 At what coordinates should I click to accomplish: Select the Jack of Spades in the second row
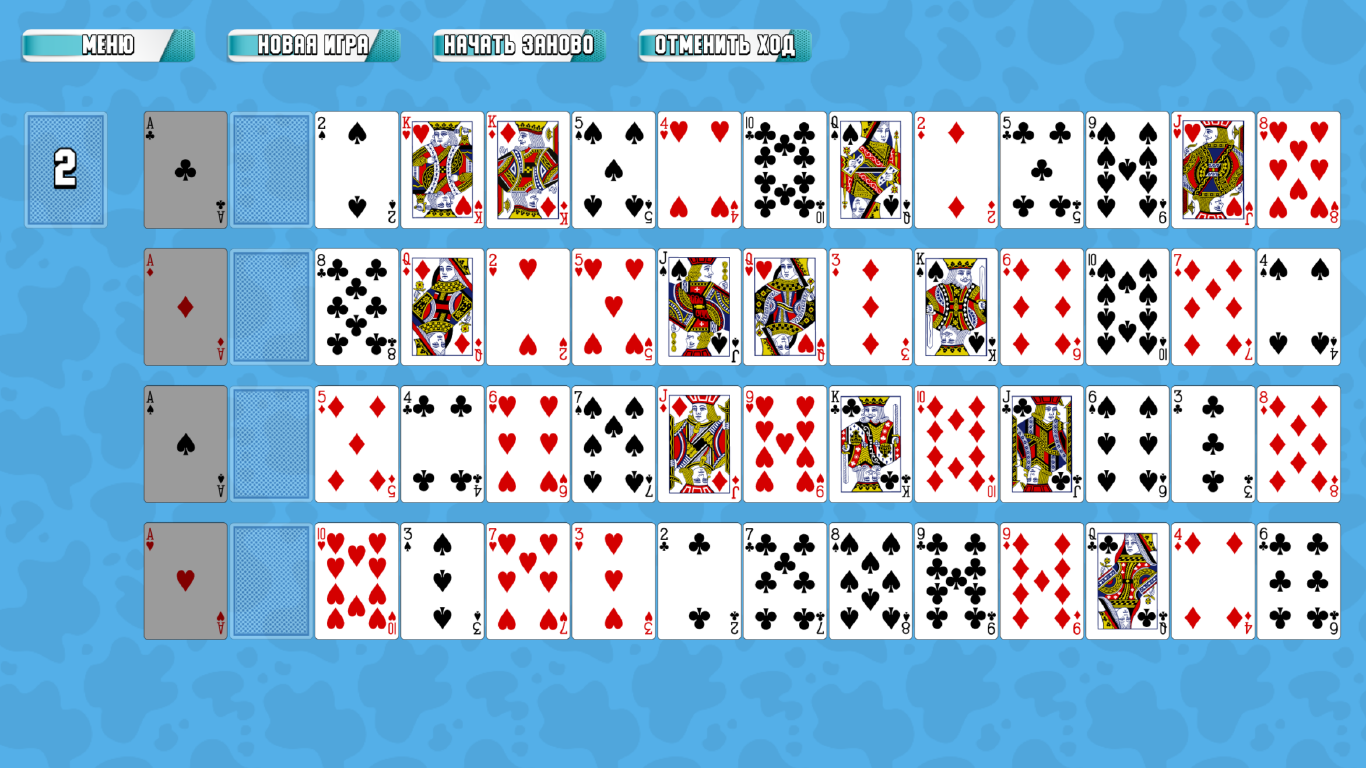pyautogui.click(x=698, y=306)
